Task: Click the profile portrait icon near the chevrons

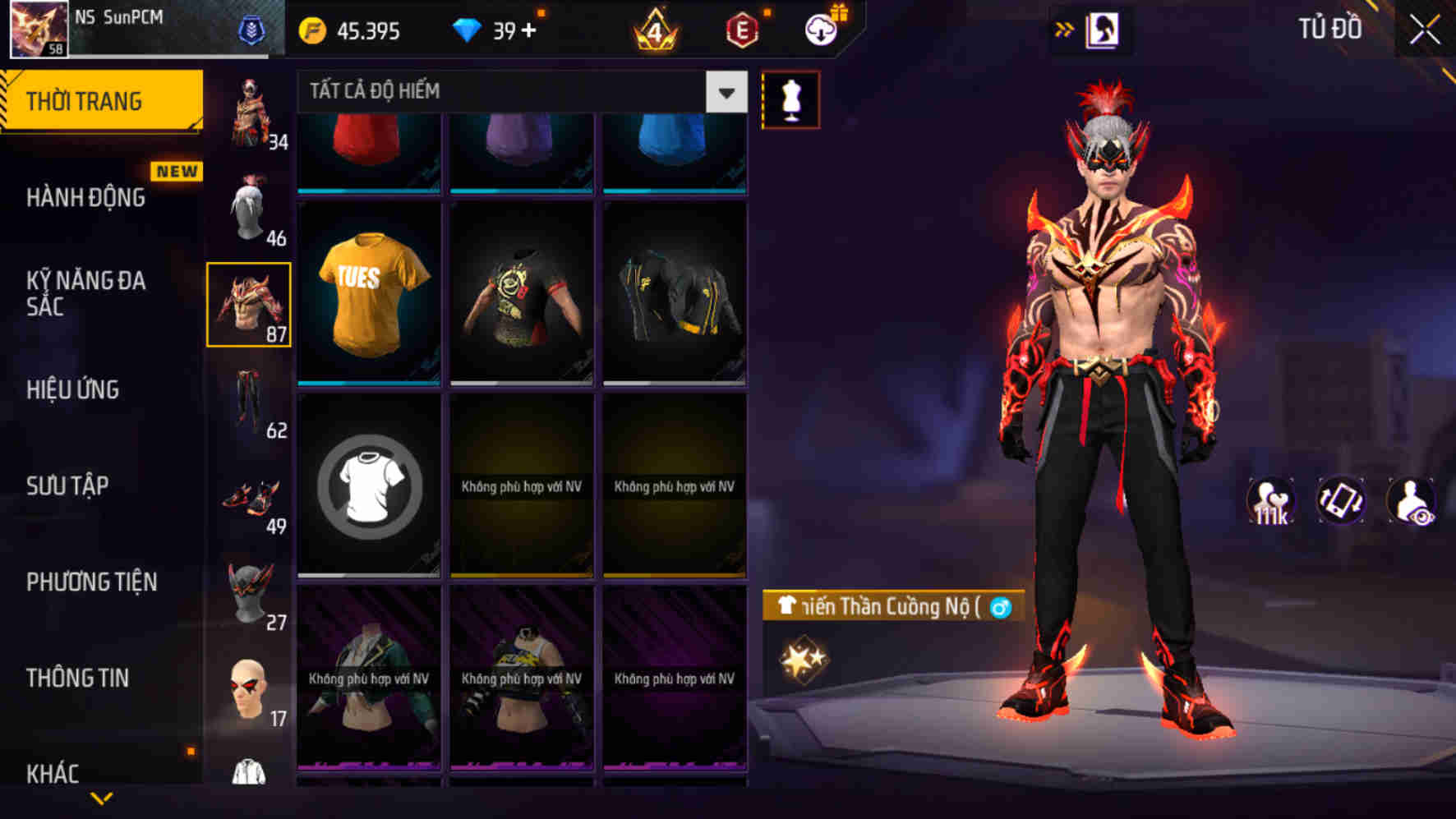Action: coord(1105,27)
